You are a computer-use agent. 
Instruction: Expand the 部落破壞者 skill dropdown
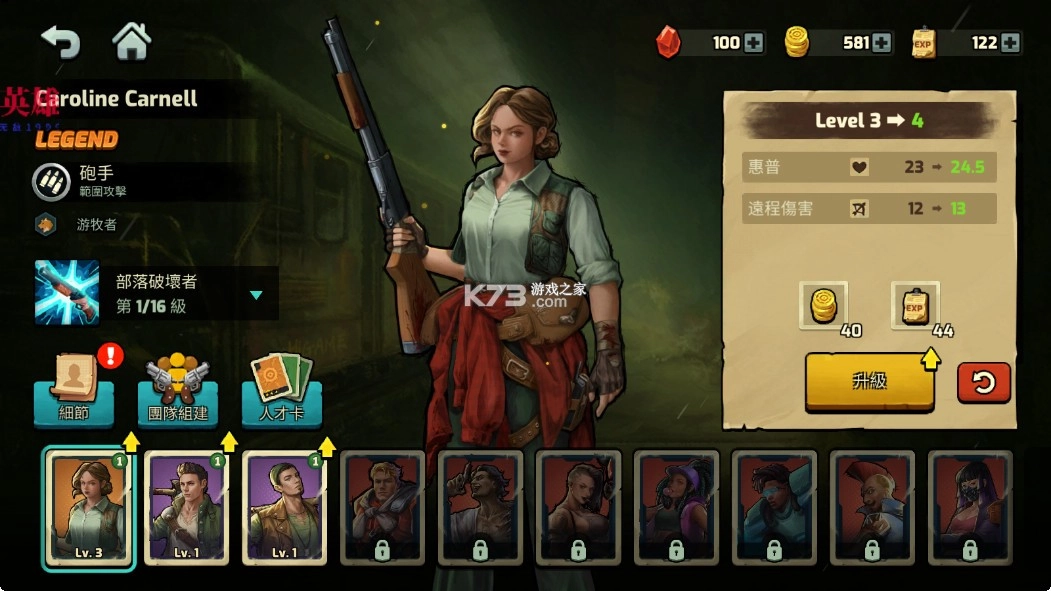pos(256,295)
